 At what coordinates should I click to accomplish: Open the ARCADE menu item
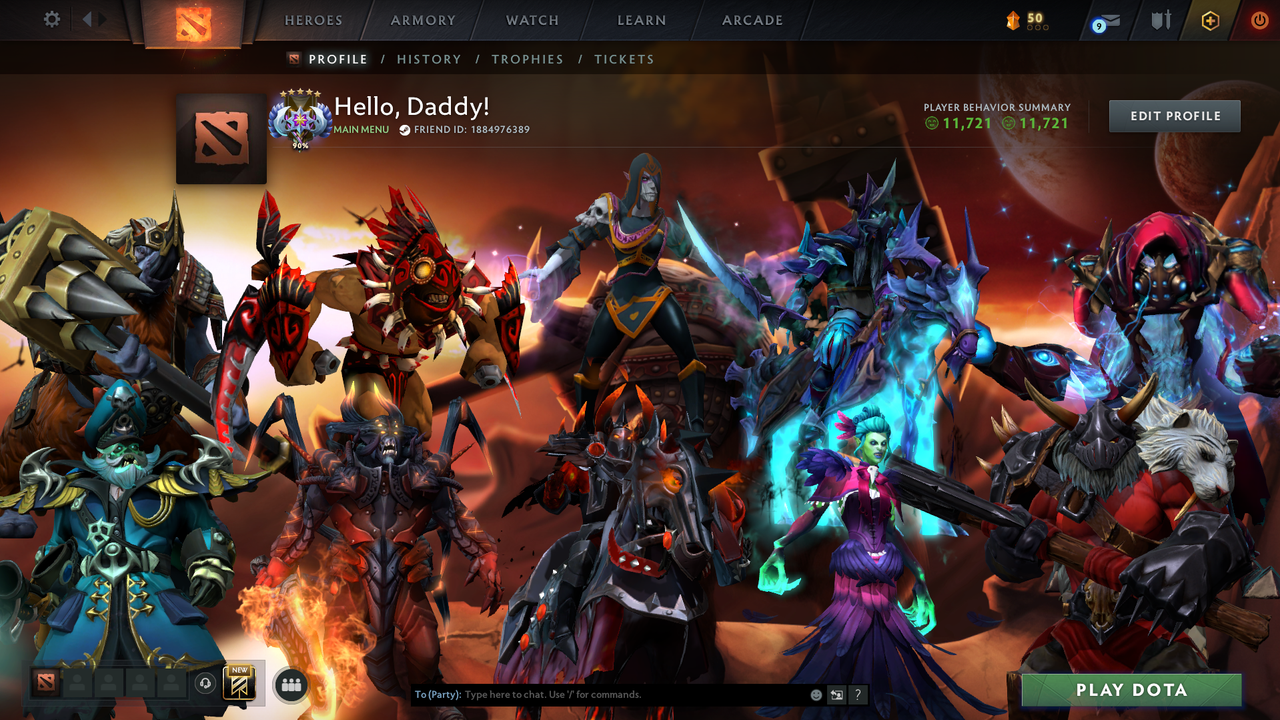[751, 20]
